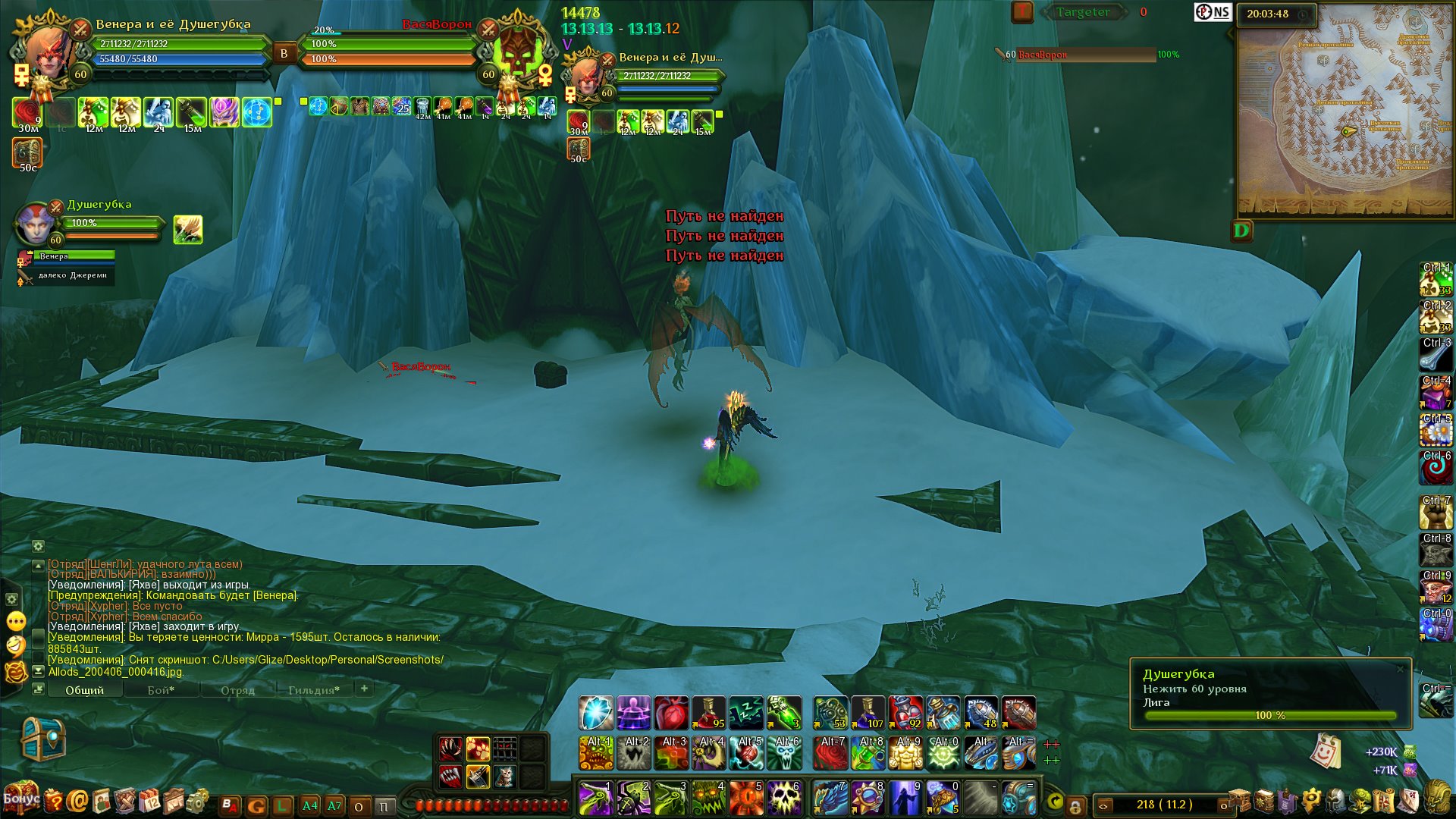Viewport: 1456px width, 819px height.
Task: Activate the orange eye ability in slot 5
Action: point(747,799)
